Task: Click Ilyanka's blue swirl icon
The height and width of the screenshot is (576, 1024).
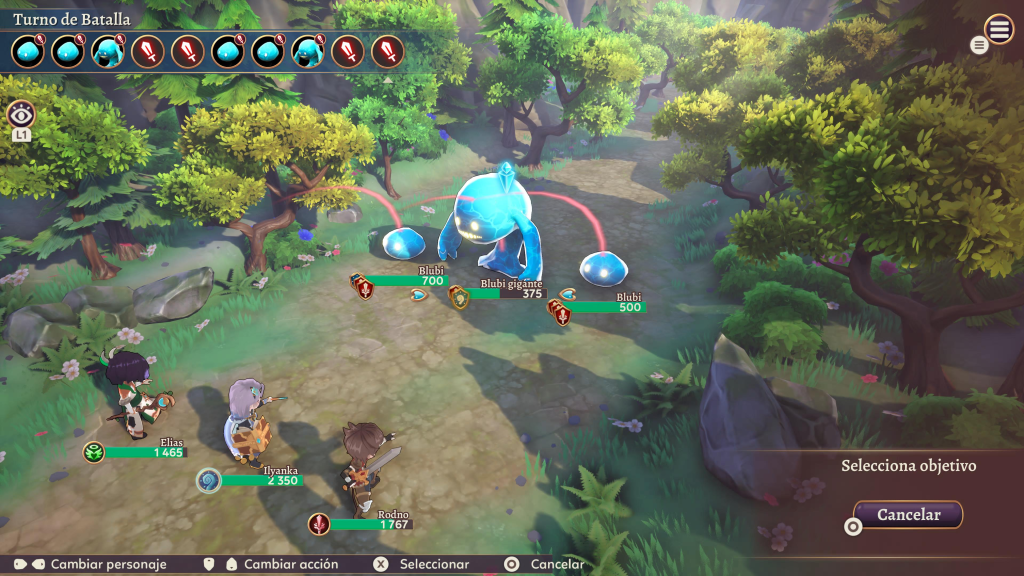Action: tap(208, 480)
